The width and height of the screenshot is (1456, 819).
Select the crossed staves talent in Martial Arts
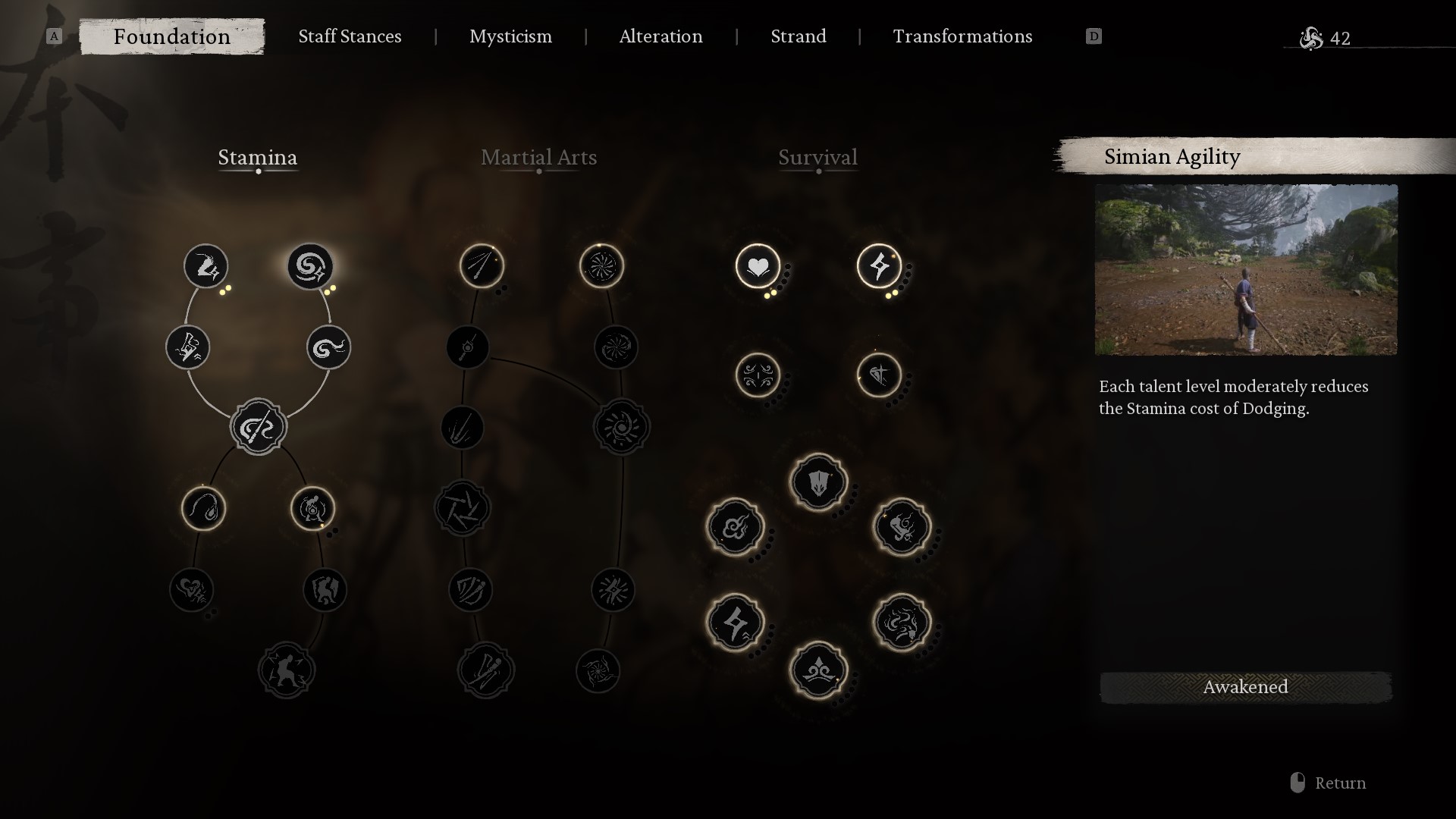pos(486,670)
